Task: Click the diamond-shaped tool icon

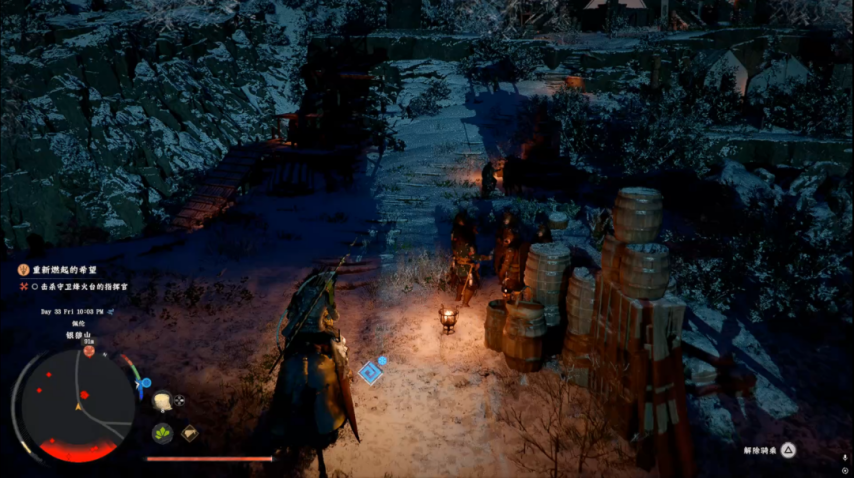Action: tap(189, 433)
